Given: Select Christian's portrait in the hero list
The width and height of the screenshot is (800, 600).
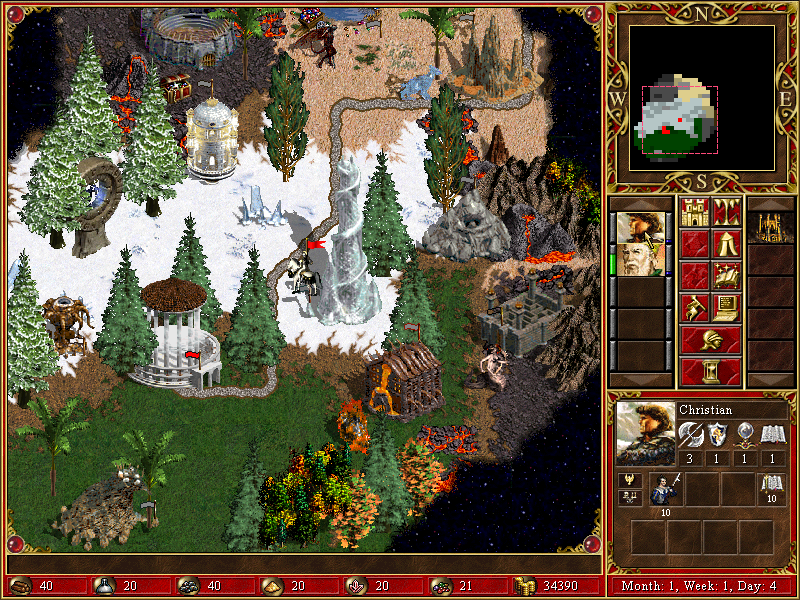Looking at the screenshot, I should pyautogui.click(x=639, y=227).
